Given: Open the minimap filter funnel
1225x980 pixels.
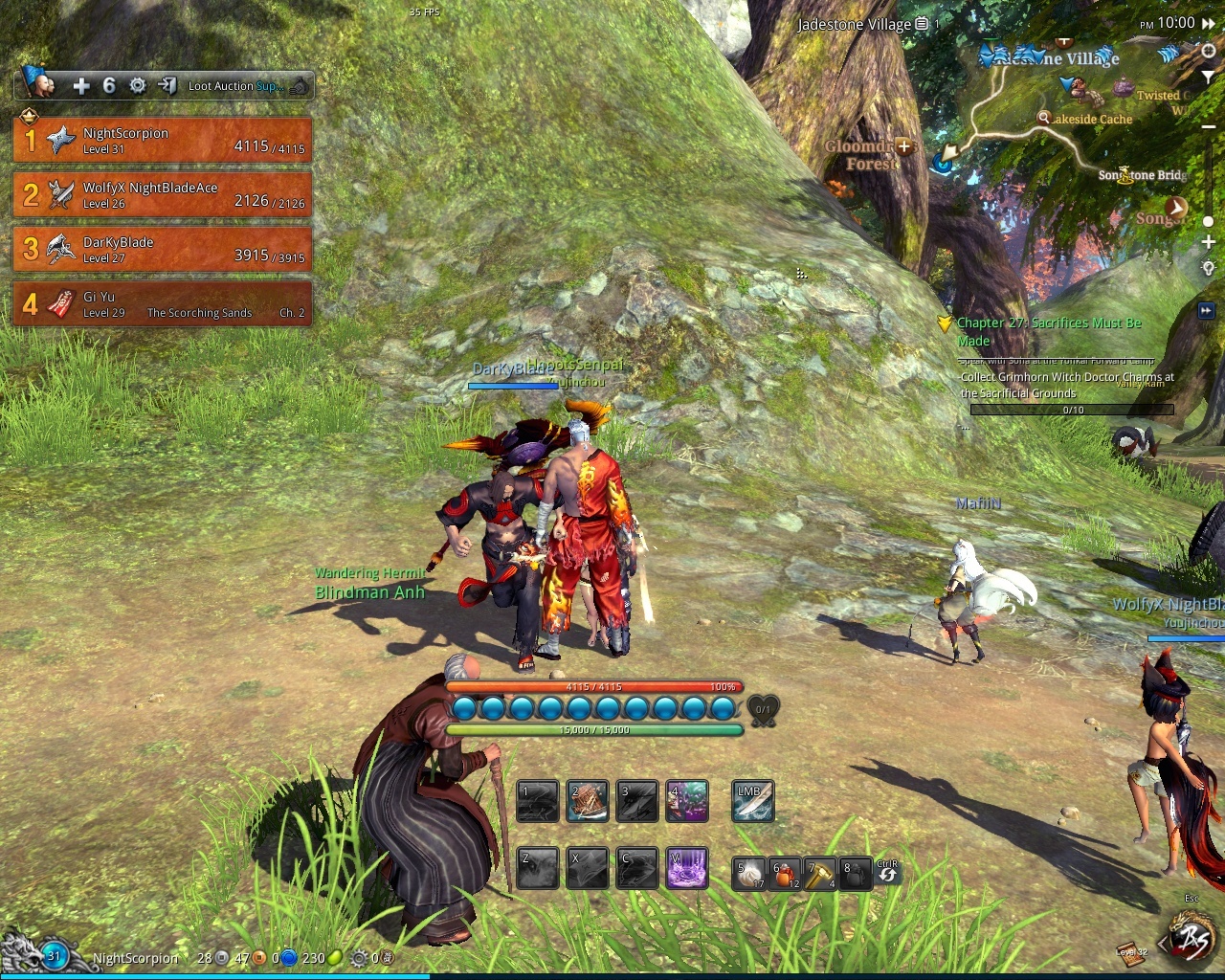Looking at the screenshot, I should click(1209, 77).
